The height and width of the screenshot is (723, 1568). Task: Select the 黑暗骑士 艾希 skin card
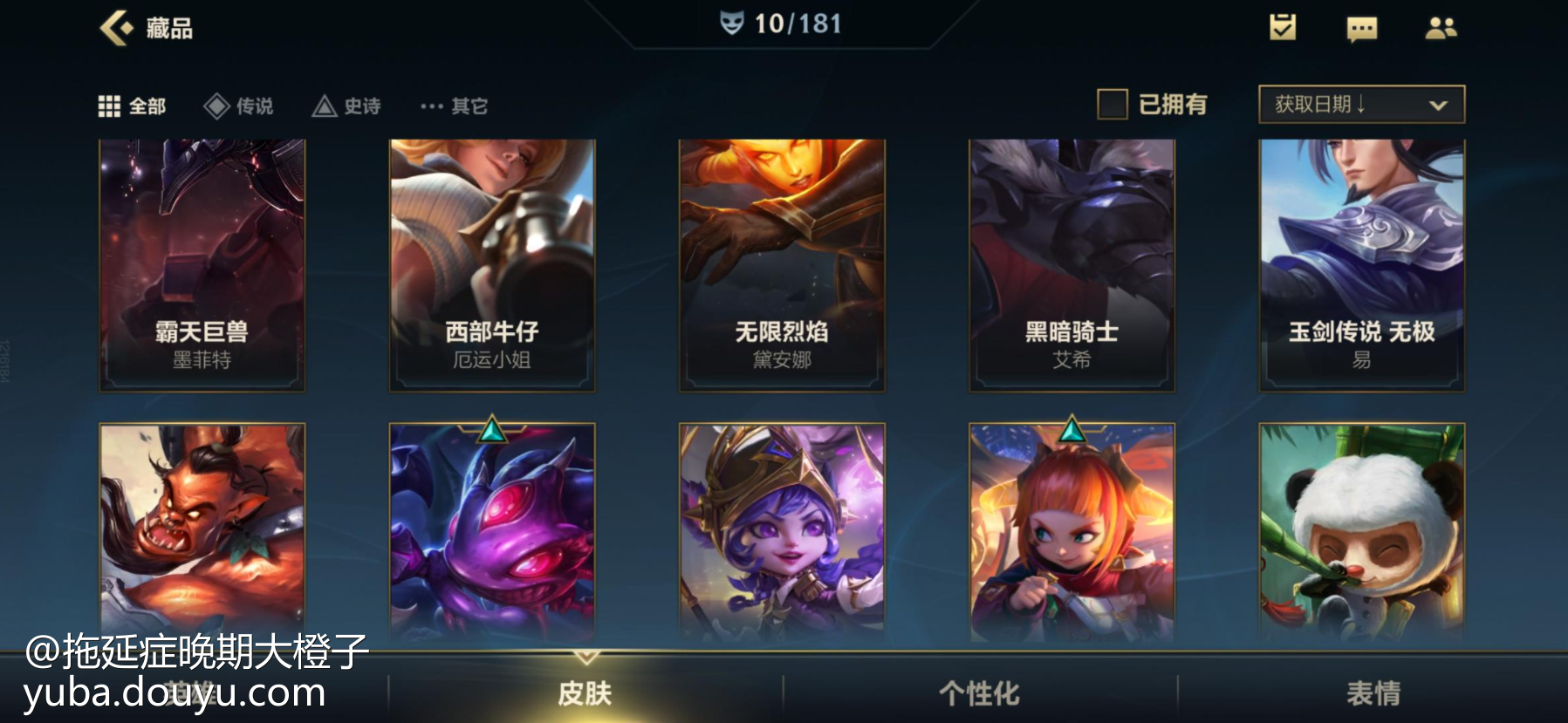[1072, 265]
